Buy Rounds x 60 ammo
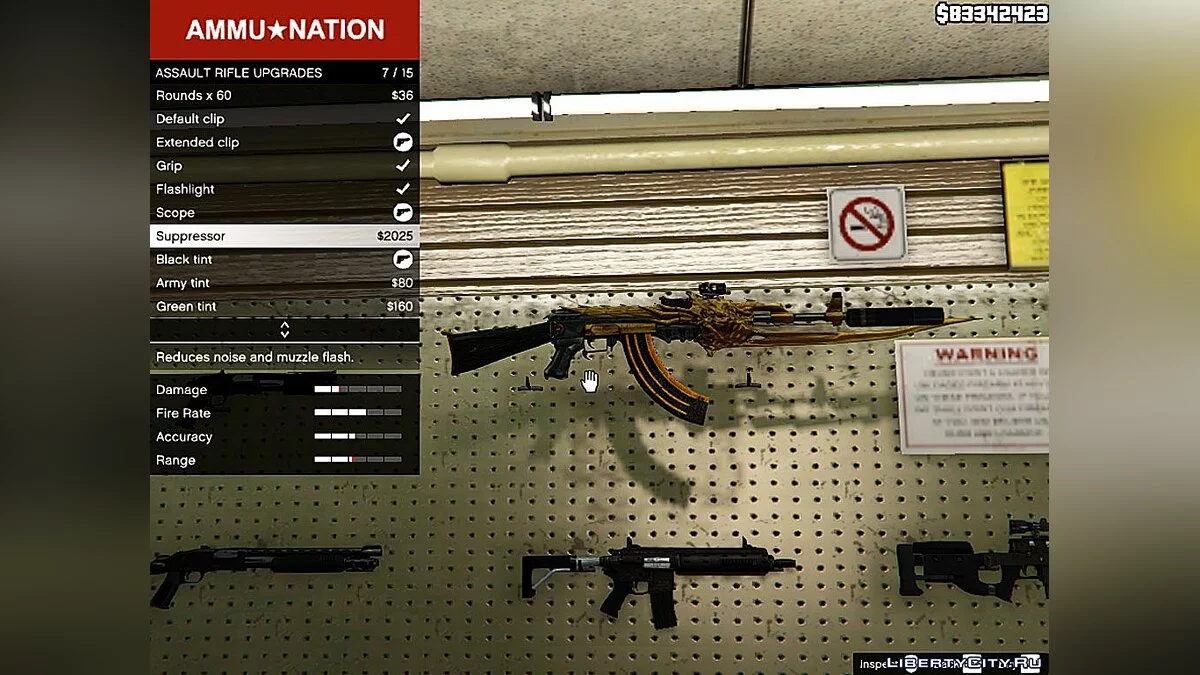This screenshot has height=675, width=1200. point(284,96)
